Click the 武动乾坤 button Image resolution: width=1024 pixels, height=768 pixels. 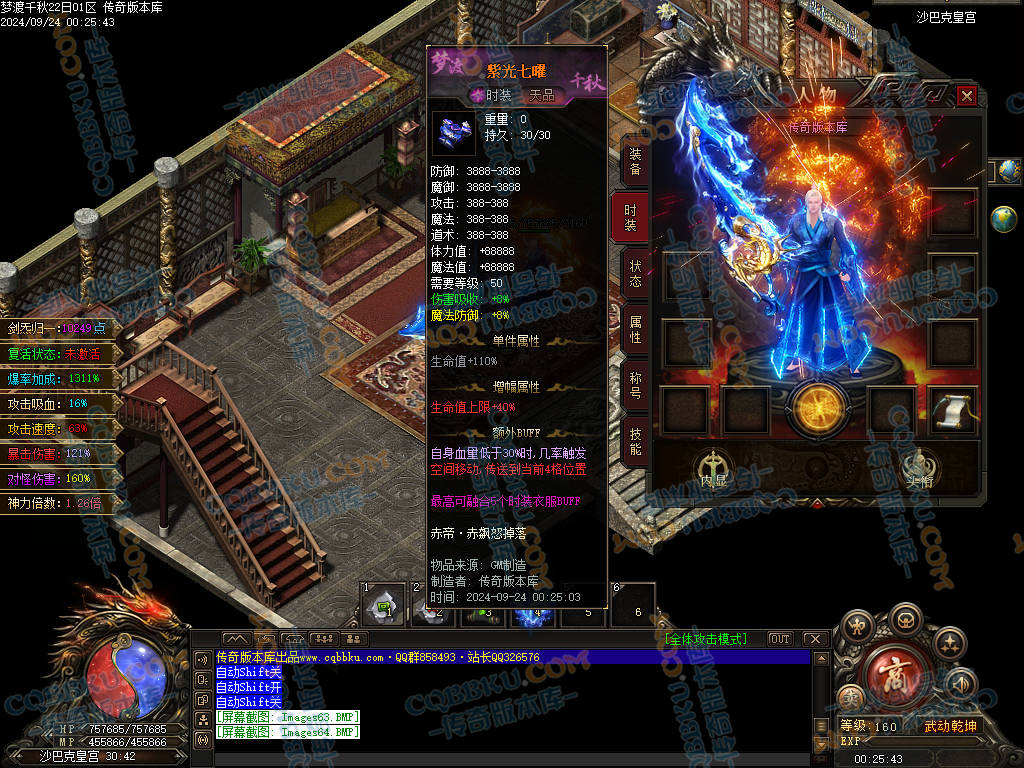pos(950,726)
